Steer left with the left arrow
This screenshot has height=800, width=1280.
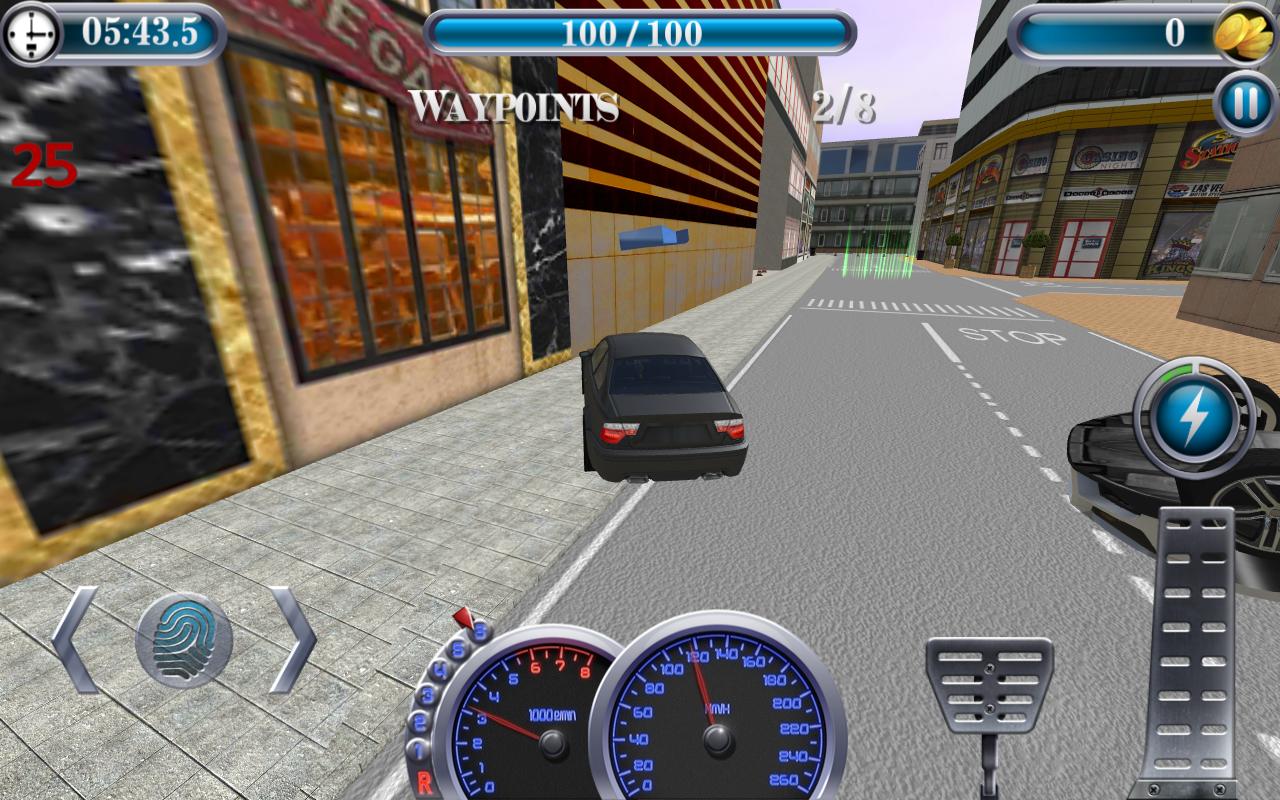pyautogui.click(x=76, y=640)
